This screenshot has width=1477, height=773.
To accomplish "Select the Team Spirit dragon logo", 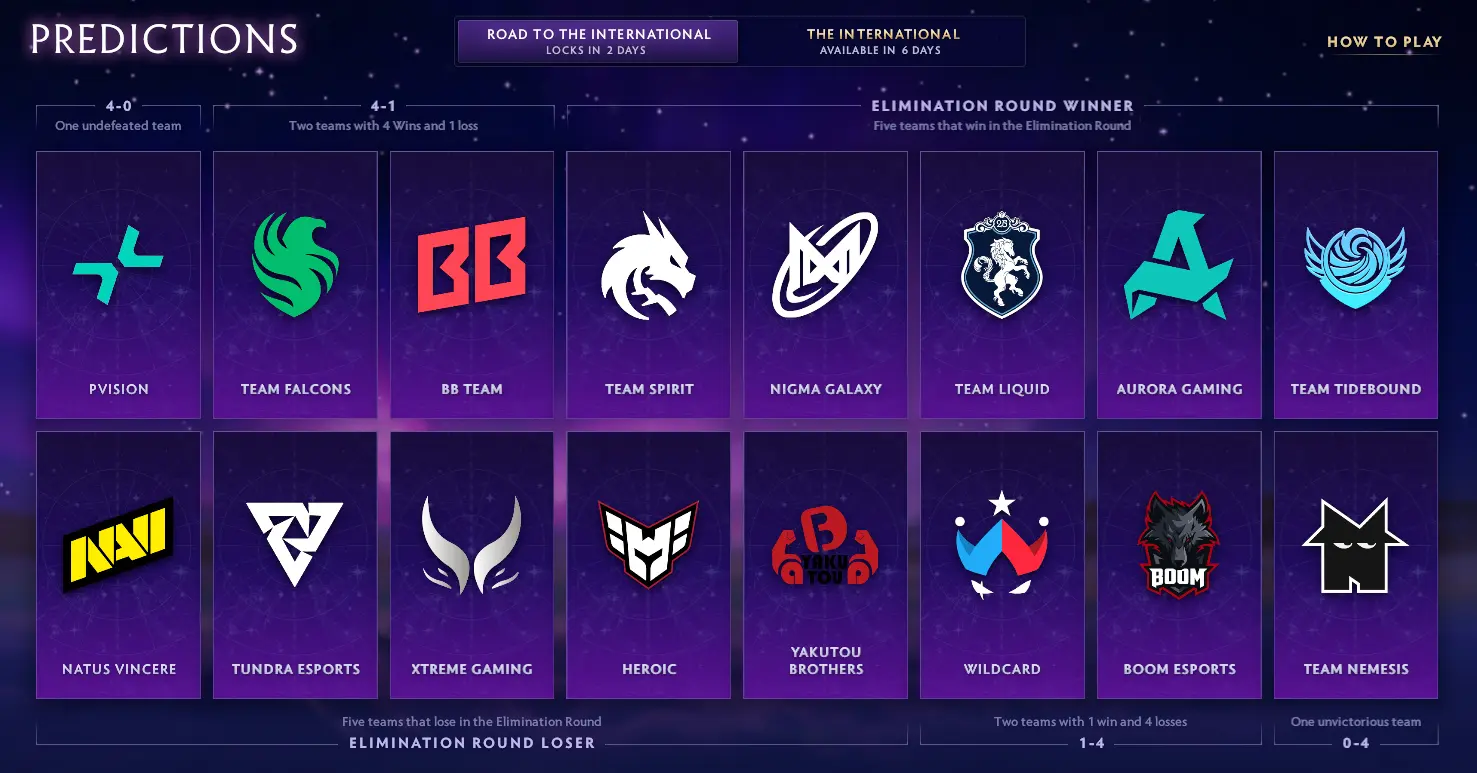I will (648, 265).
